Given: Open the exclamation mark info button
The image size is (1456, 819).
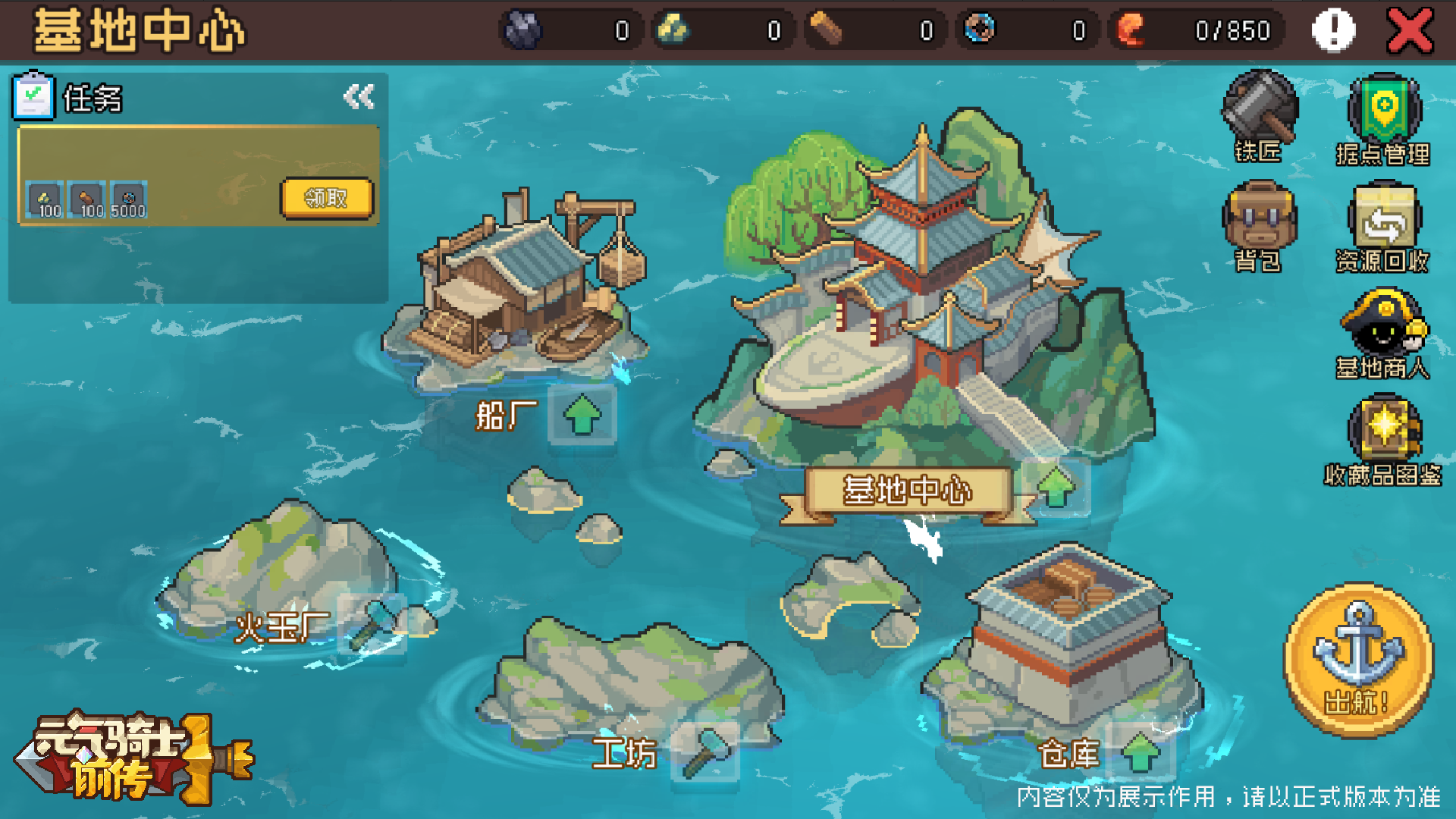Looking at the screenshot, I should coord(1333,31).
